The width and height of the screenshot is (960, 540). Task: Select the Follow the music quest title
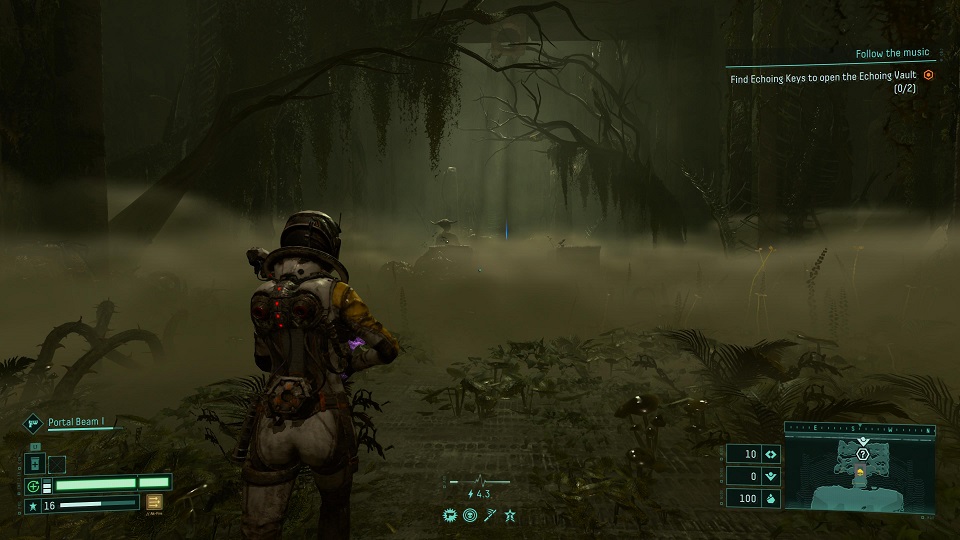pos(892,53)
